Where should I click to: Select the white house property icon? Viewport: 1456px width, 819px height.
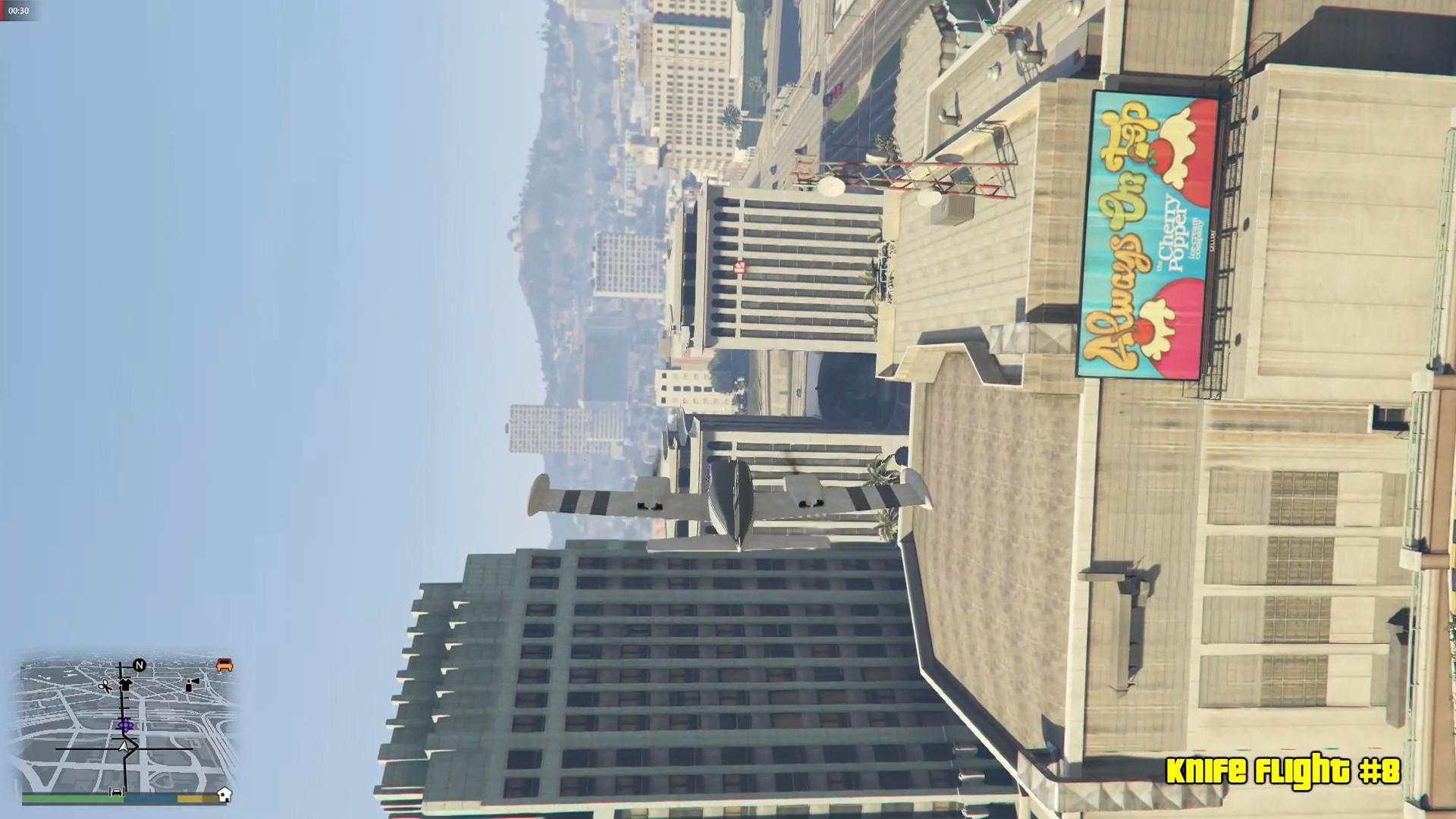(225, 795)
